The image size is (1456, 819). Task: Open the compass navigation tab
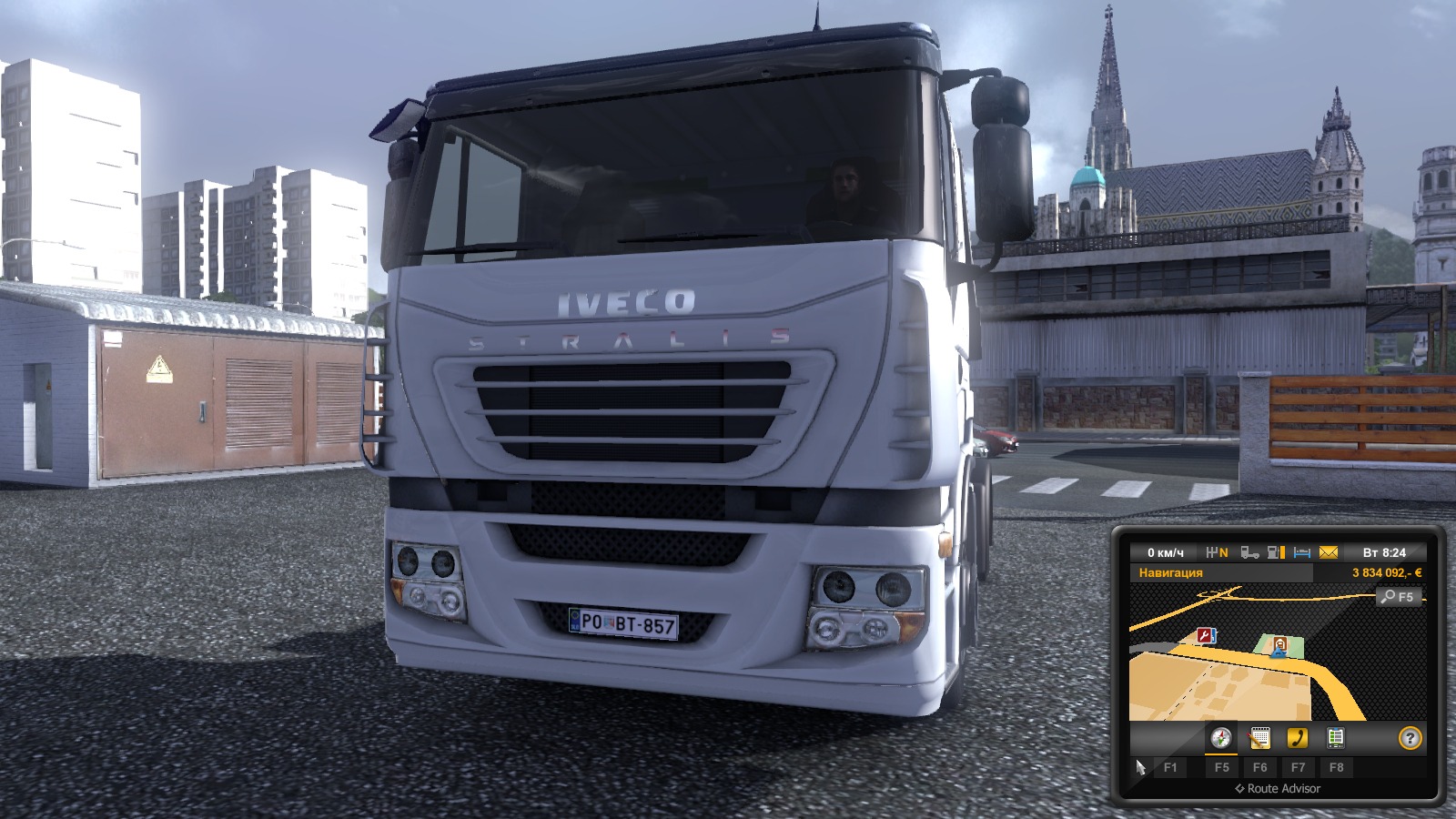pos(1221,738)
